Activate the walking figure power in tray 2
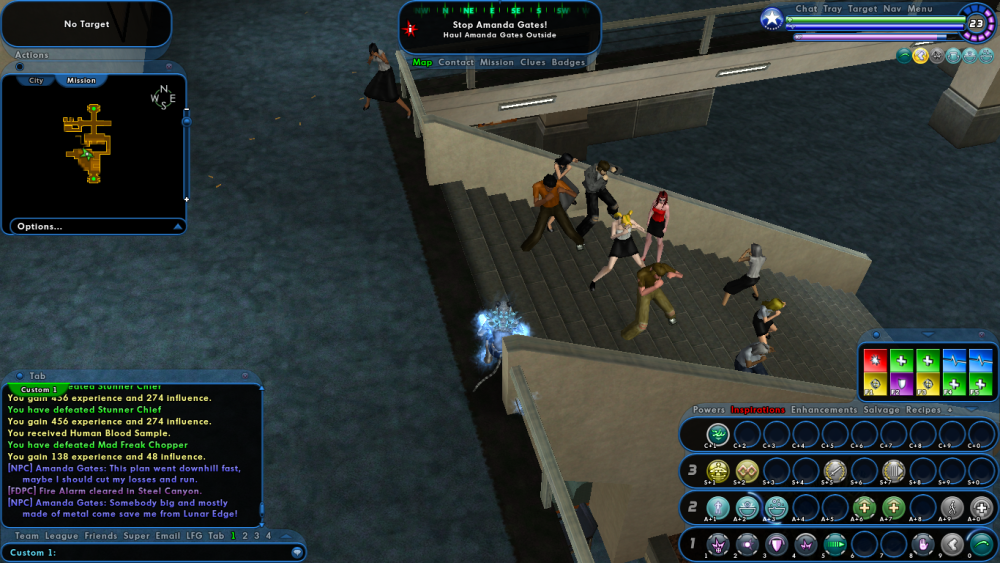The width and height of the screenshot is (1000, 563). click(x=952, y=507)
